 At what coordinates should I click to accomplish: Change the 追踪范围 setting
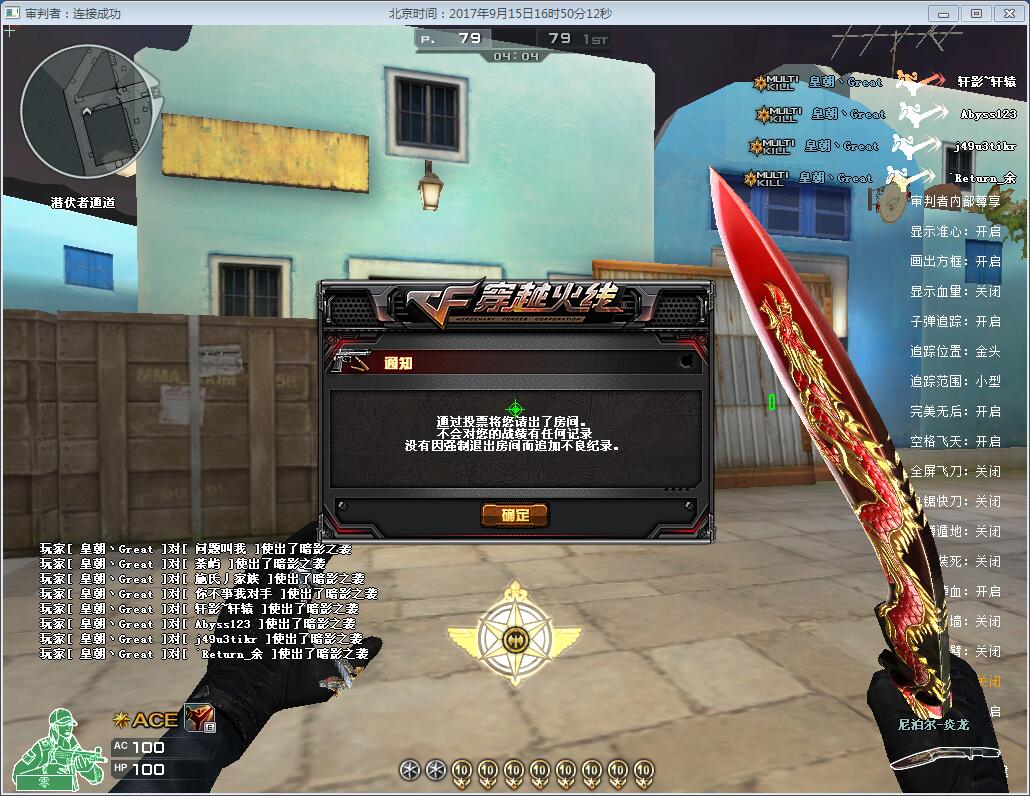[955, 381]
